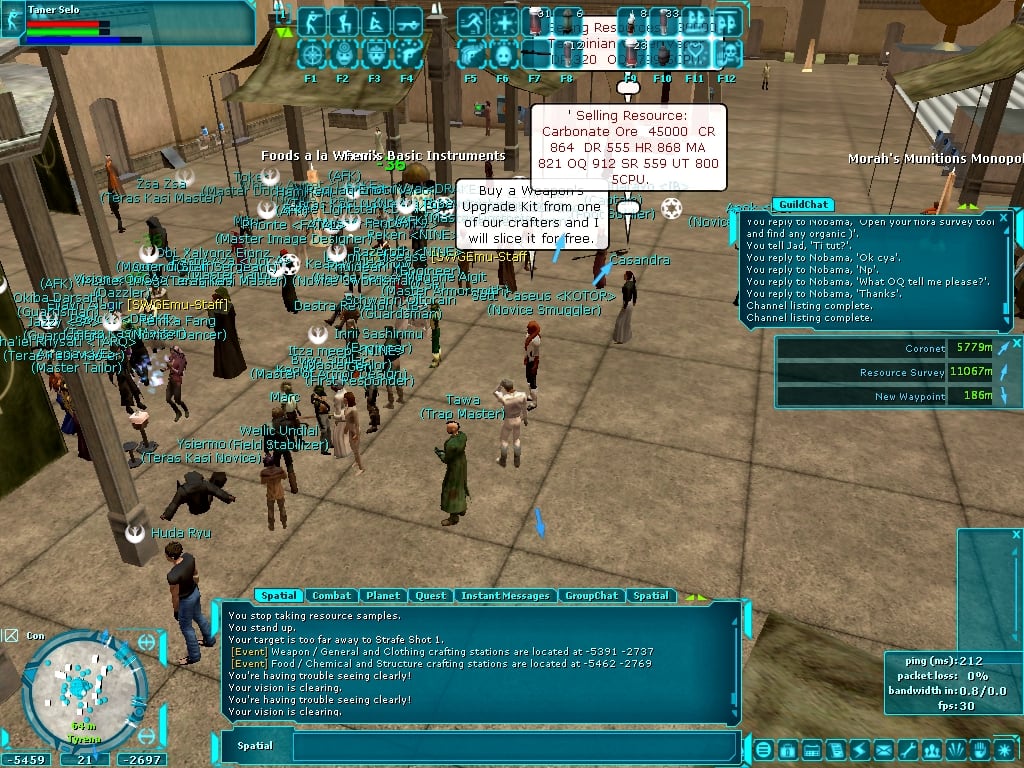
Task: Use the skull-and-crossbones toolbar ability
Action: pyautogui.click(x=727, y=52)
